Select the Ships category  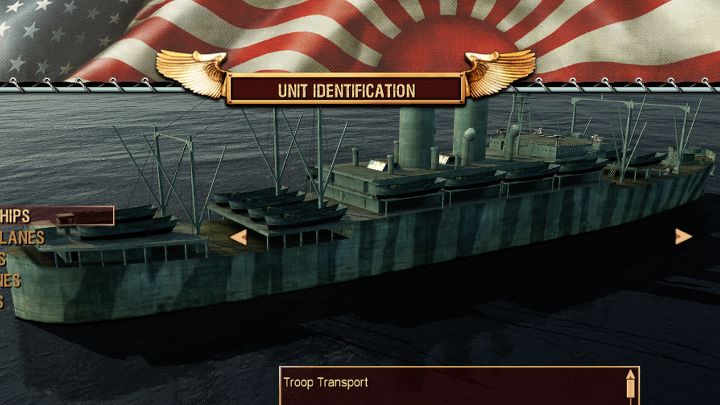(20, 216)
